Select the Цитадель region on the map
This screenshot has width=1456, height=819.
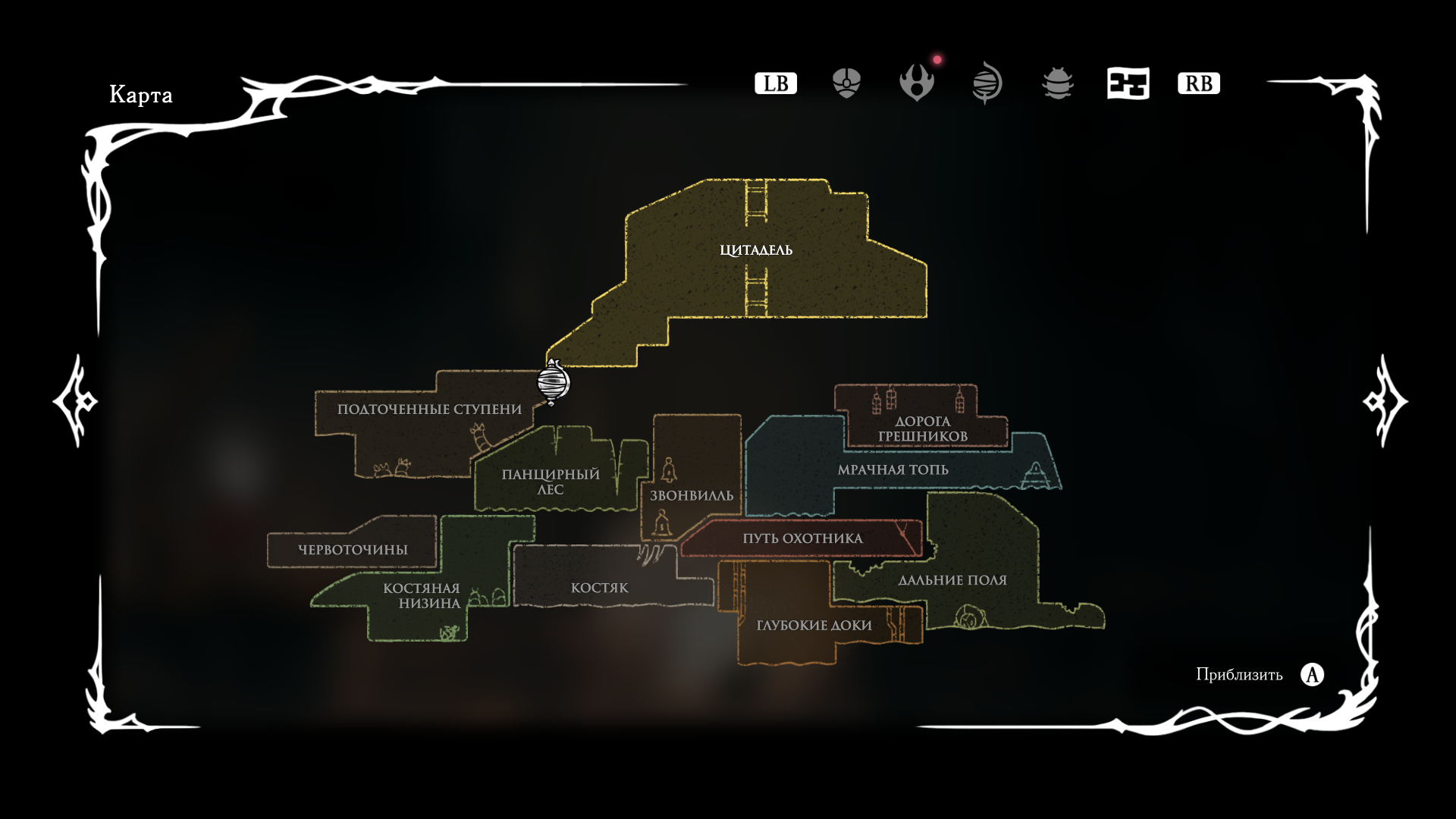(x=756, y=250)
